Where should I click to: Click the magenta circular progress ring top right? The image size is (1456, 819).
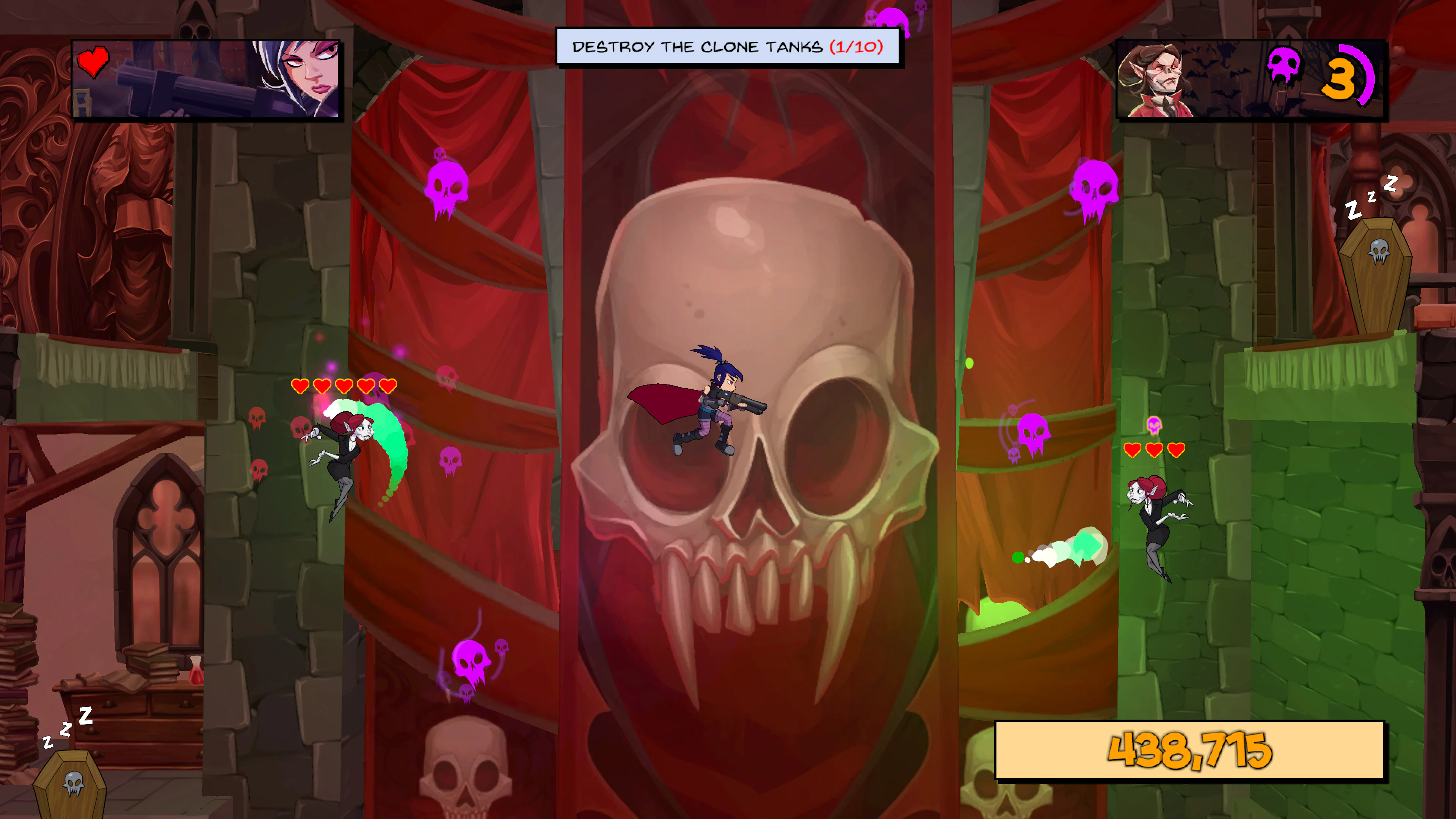pyautogui.click(x=1370, y=76)
